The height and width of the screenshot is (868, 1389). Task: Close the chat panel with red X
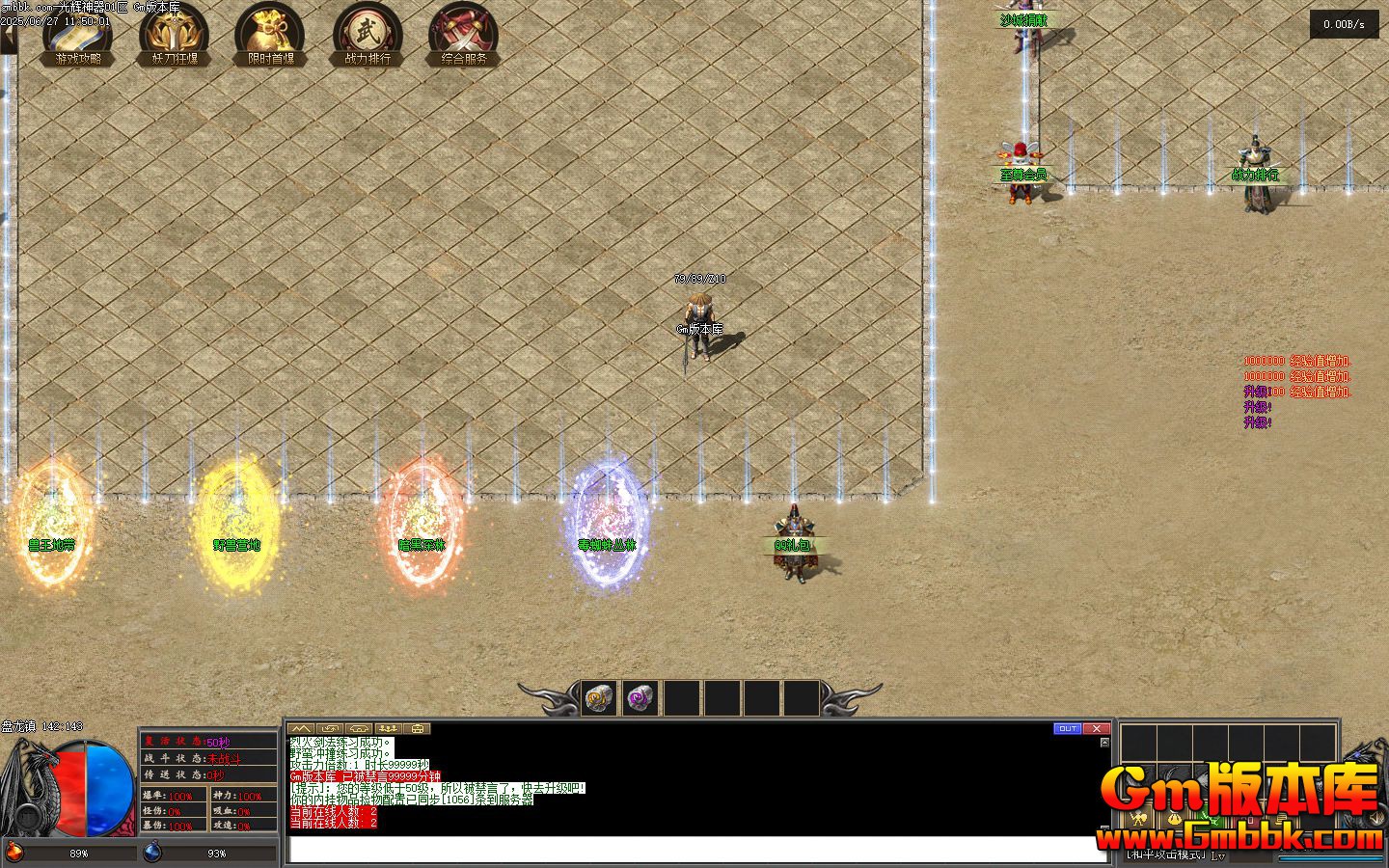click(1096, 728)
